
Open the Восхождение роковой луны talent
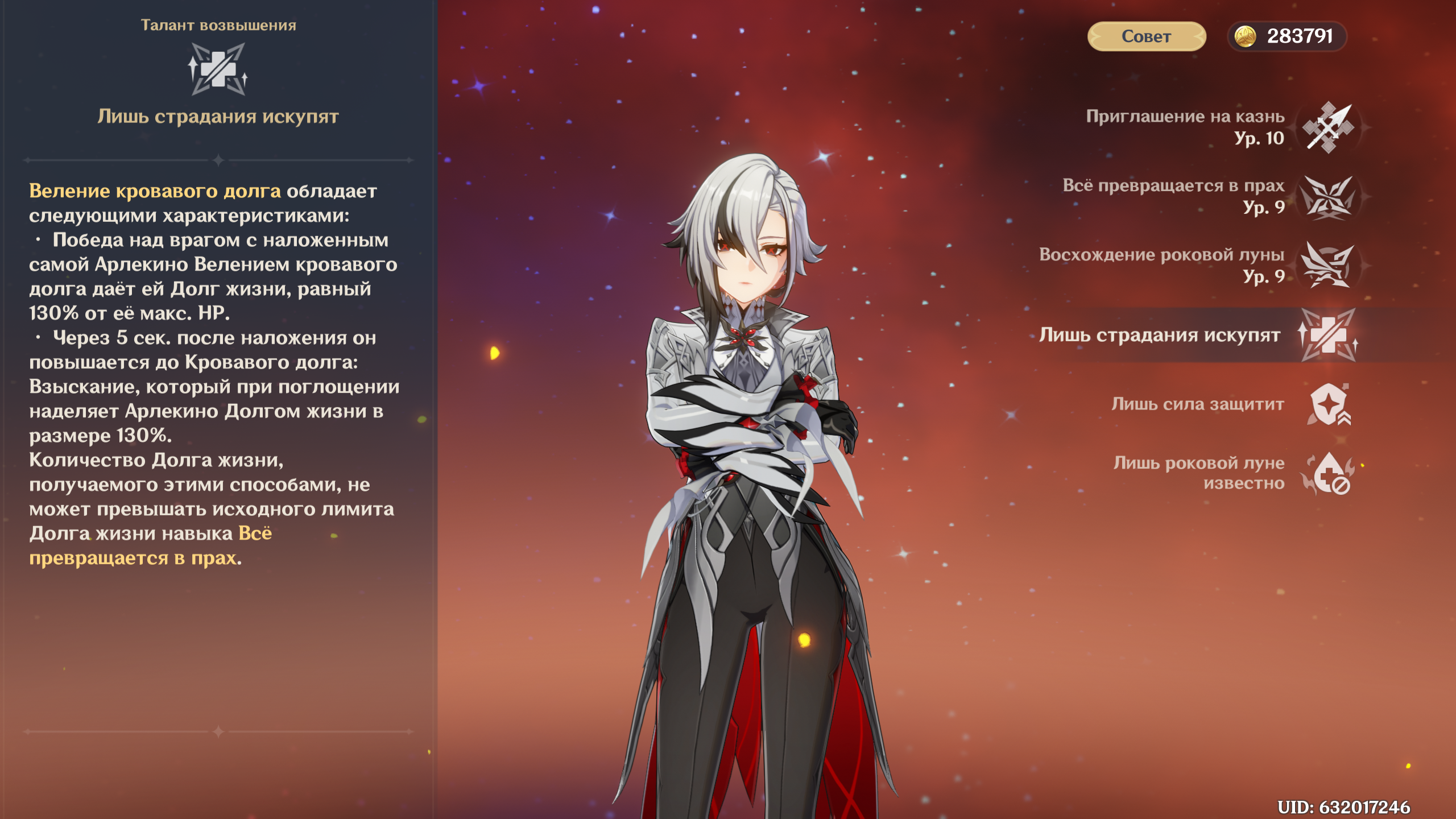[x=1327, y=266]
